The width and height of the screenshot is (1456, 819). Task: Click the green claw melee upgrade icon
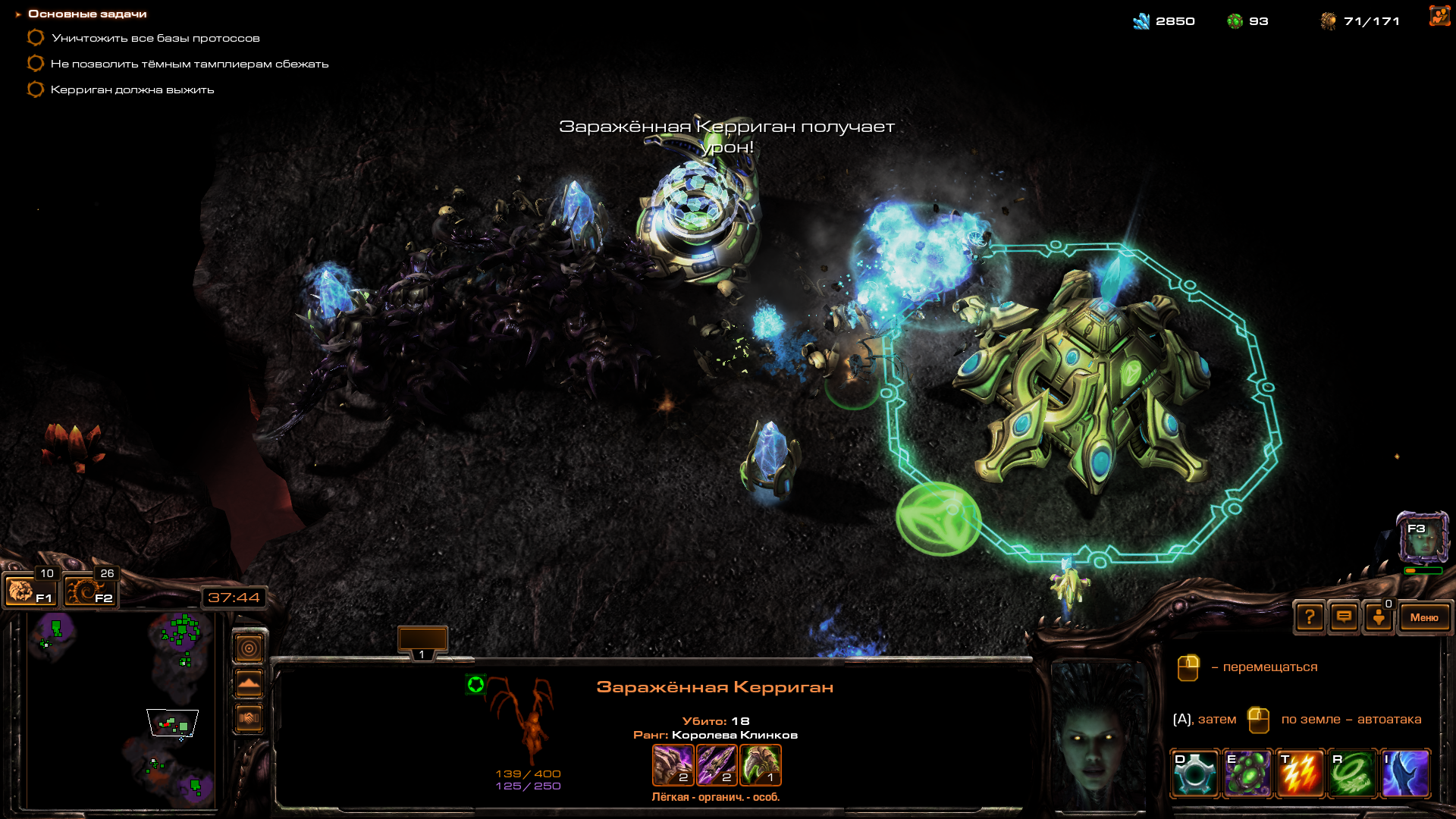(x=760, y=764)
